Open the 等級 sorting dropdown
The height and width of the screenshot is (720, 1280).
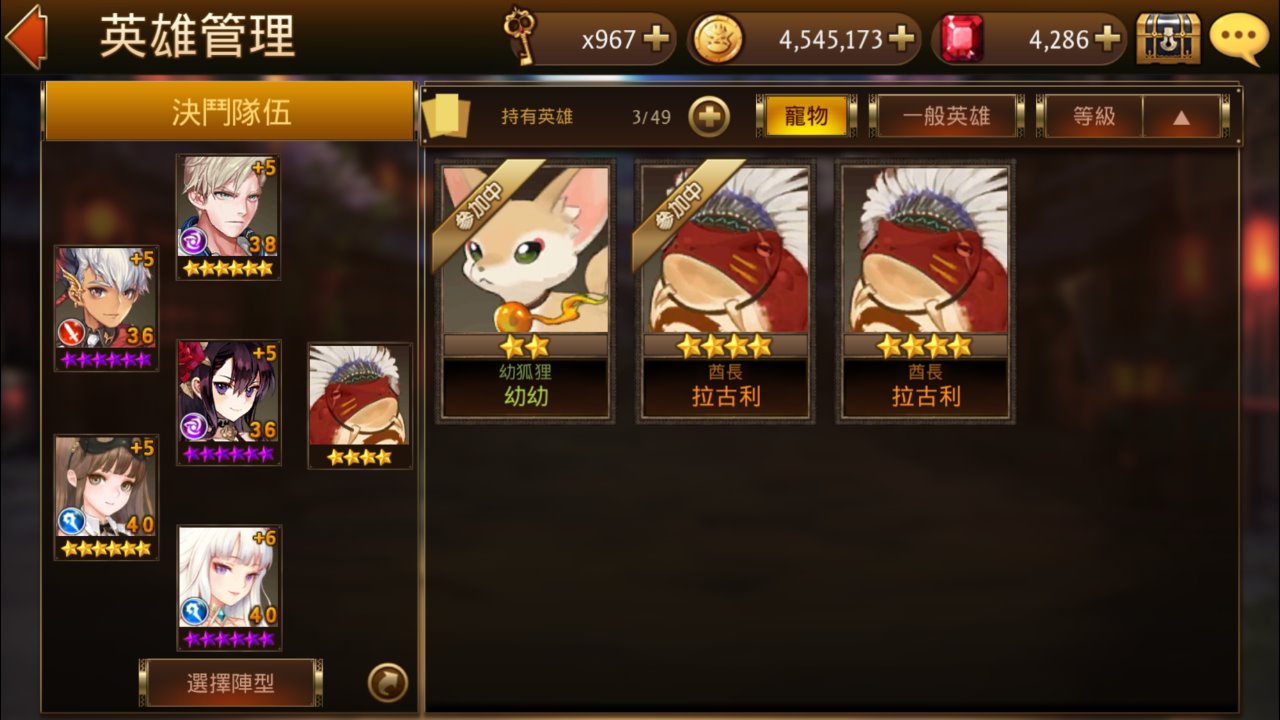(1093, 115)
